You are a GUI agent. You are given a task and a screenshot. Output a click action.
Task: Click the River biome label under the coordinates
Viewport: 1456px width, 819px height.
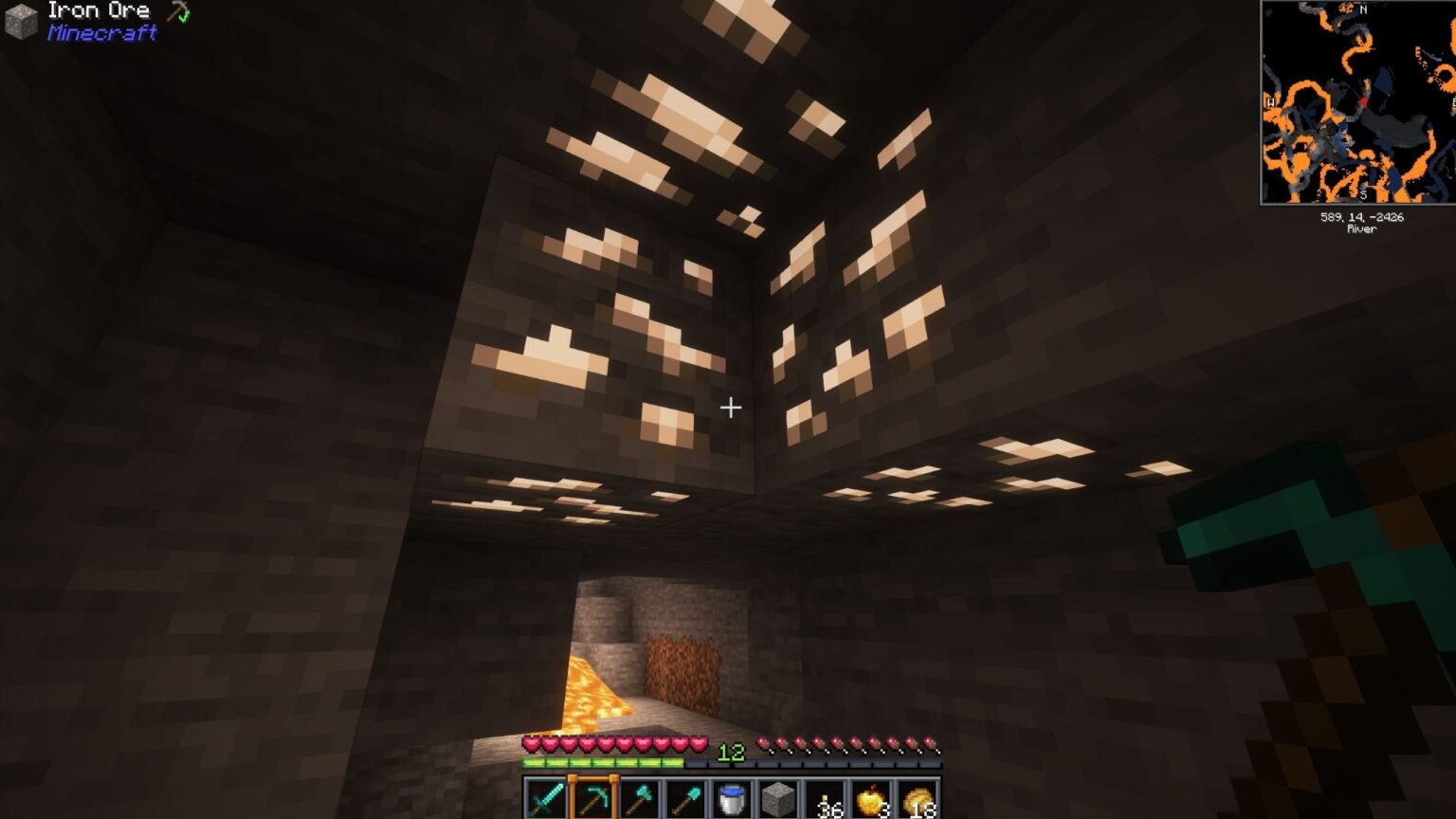(x=1362, y=228)
